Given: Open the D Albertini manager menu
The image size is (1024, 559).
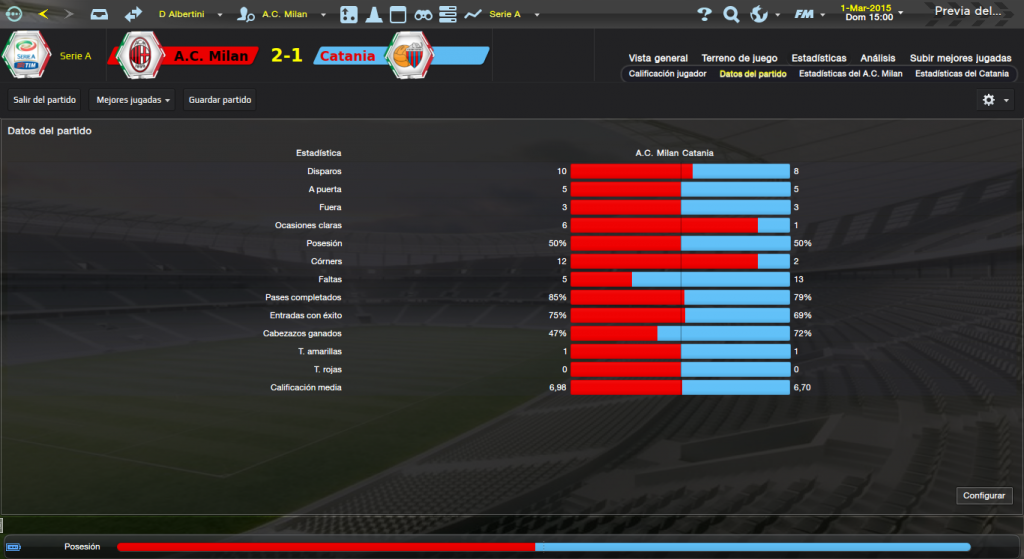Looking at the screenshot, I should (188, 15).
